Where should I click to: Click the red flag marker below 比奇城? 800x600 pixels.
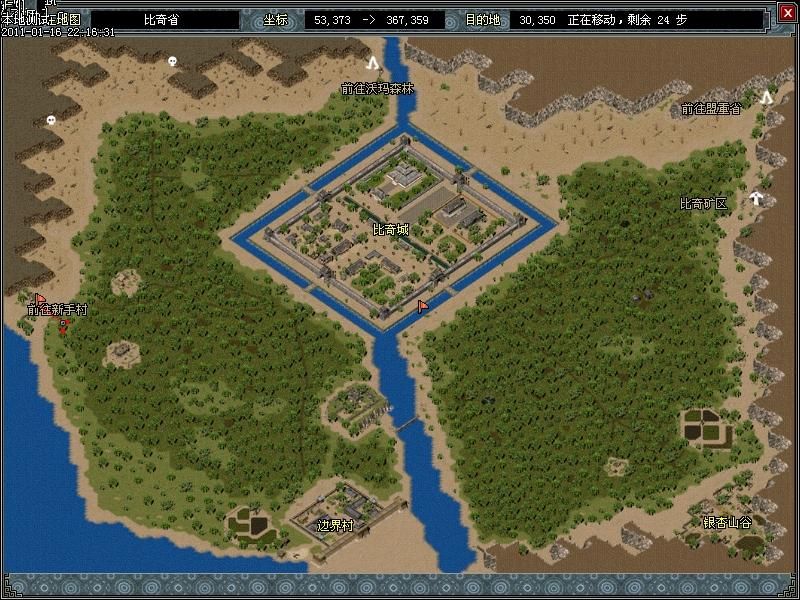[422, 305]
